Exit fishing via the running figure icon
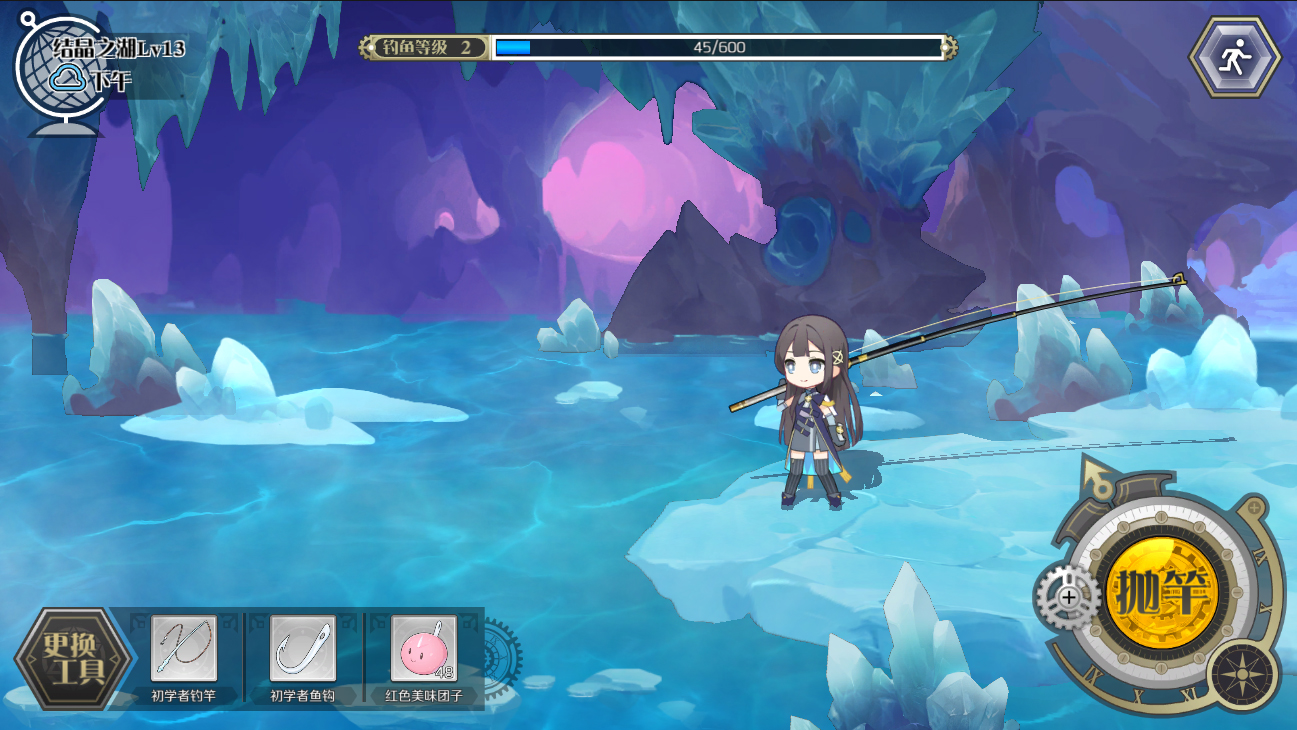Image resolution: width=1297 pixels, height=730 pixels. [x=1234, y=58]
